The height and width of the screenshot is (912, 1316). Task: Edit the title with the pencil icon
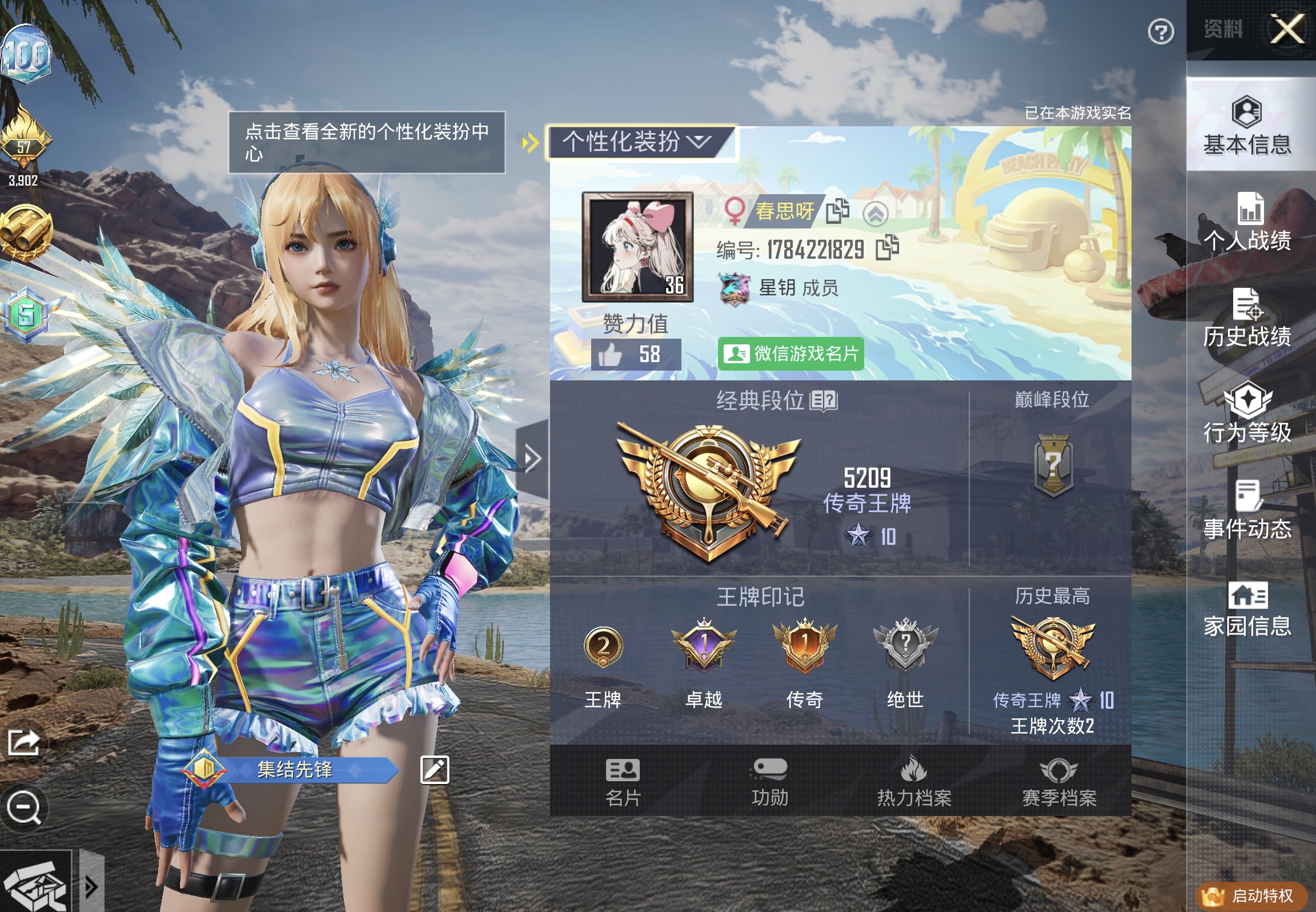coord(436,770)
